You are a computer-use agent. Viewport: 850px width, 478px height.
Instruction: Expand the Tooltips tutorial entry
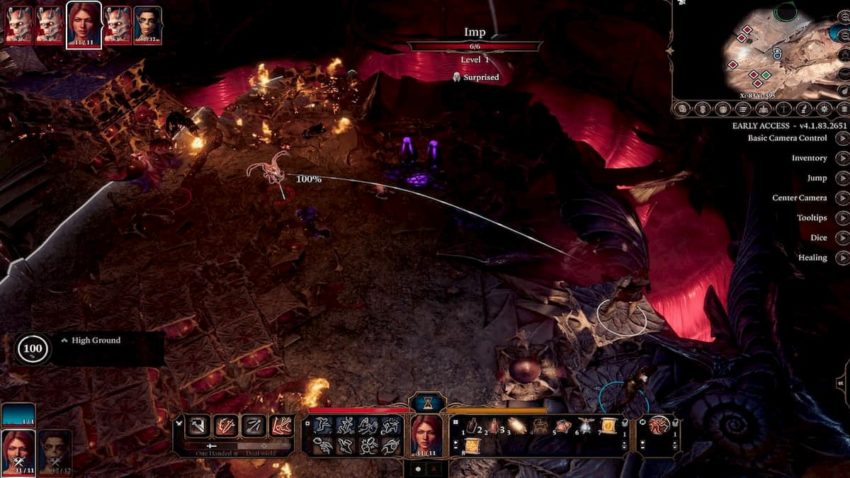pos(842,218)
